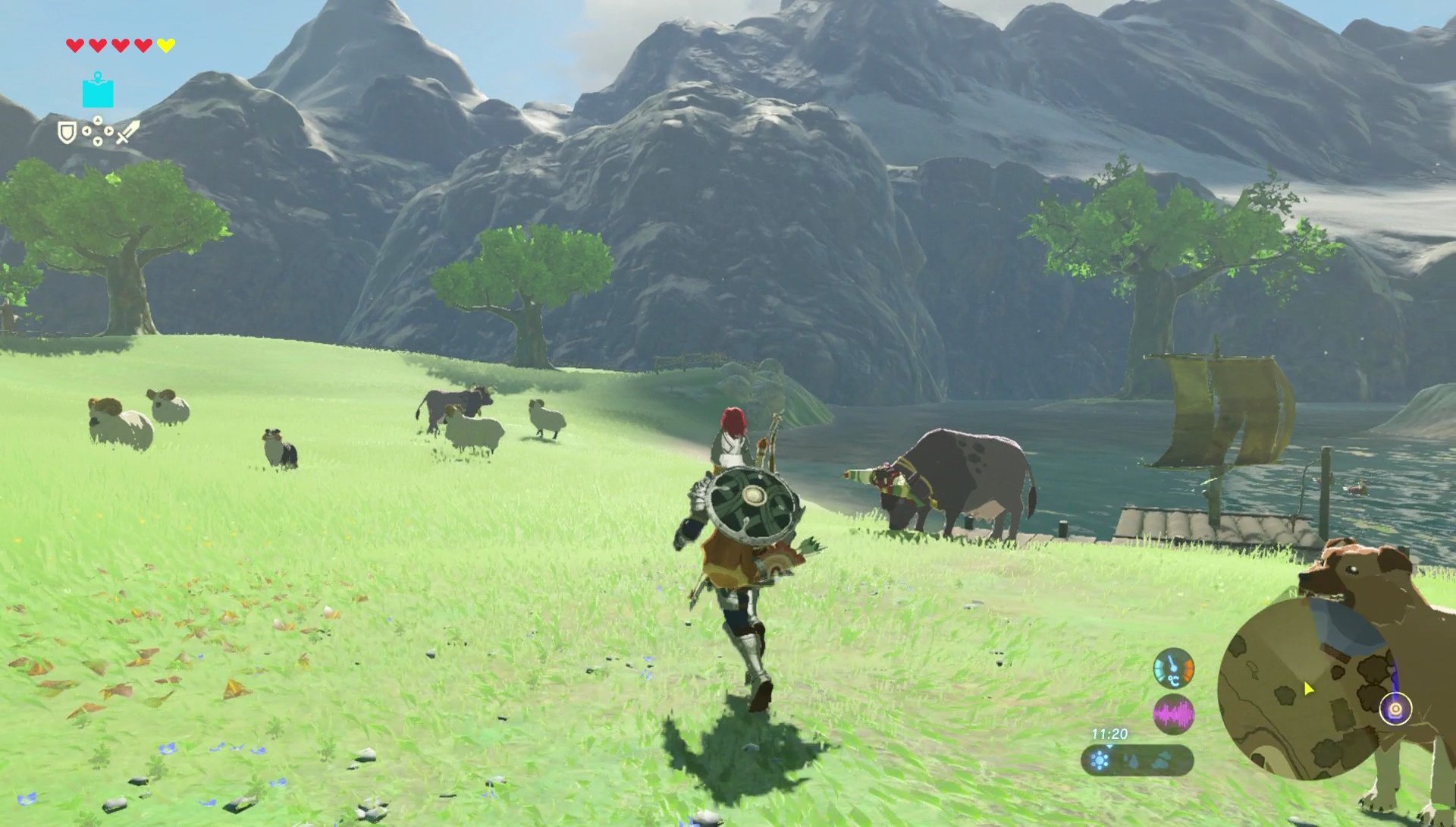This screenshot has width=1456, height=827.
Task: Select the sun icon in the weather forecast bar
Action: coord(1100,760)
